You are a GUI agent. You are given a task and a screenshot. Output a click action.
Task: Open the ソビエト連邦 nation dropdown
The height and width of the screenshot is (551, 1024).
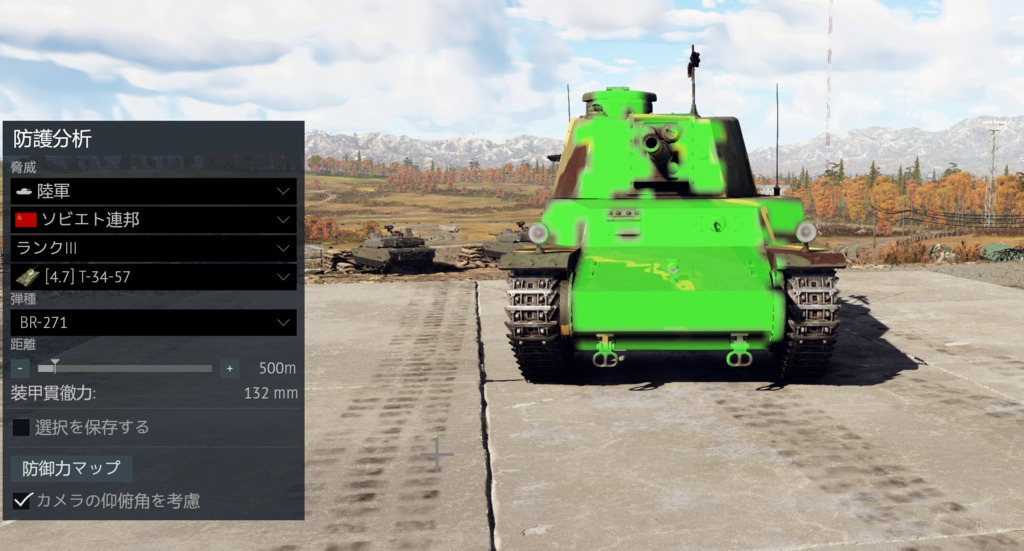click(x=153, y=219)
